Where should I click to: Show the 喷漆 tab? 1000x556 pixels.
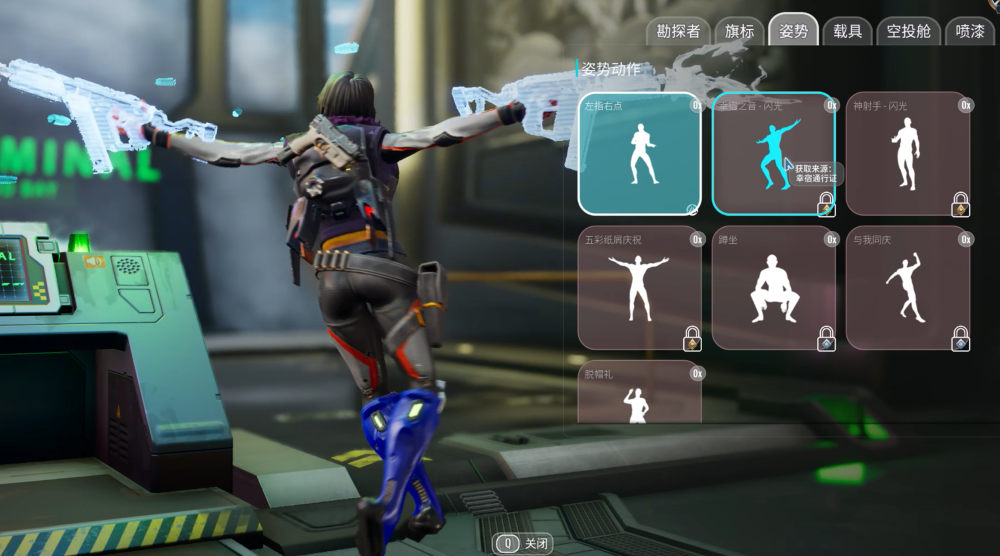(969, 31)
